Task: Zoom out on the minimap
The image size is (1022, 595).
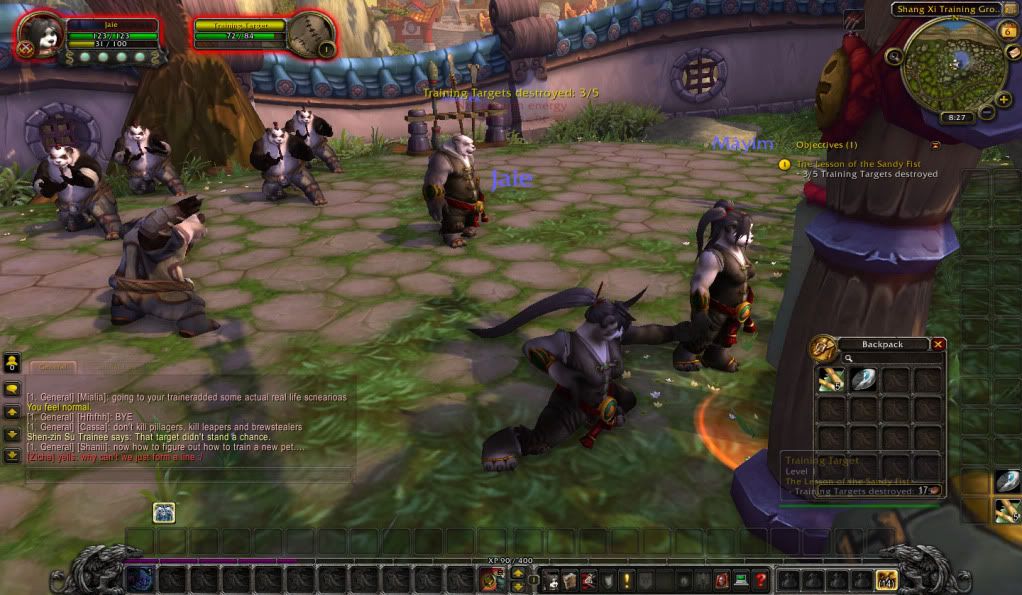Action: pos(985,113)
